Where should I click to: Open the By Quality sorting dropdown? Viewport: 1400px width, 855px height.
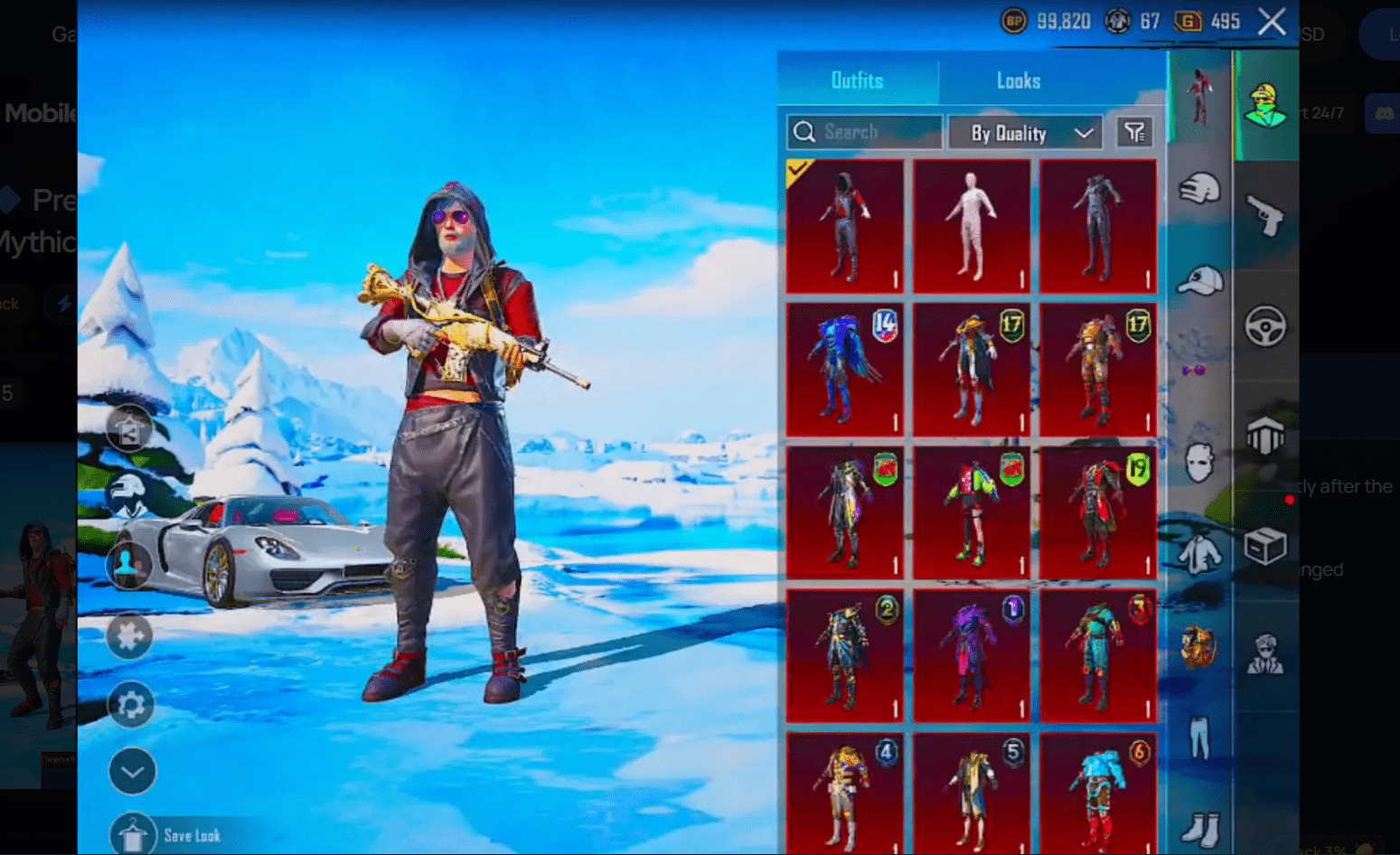1025,132
